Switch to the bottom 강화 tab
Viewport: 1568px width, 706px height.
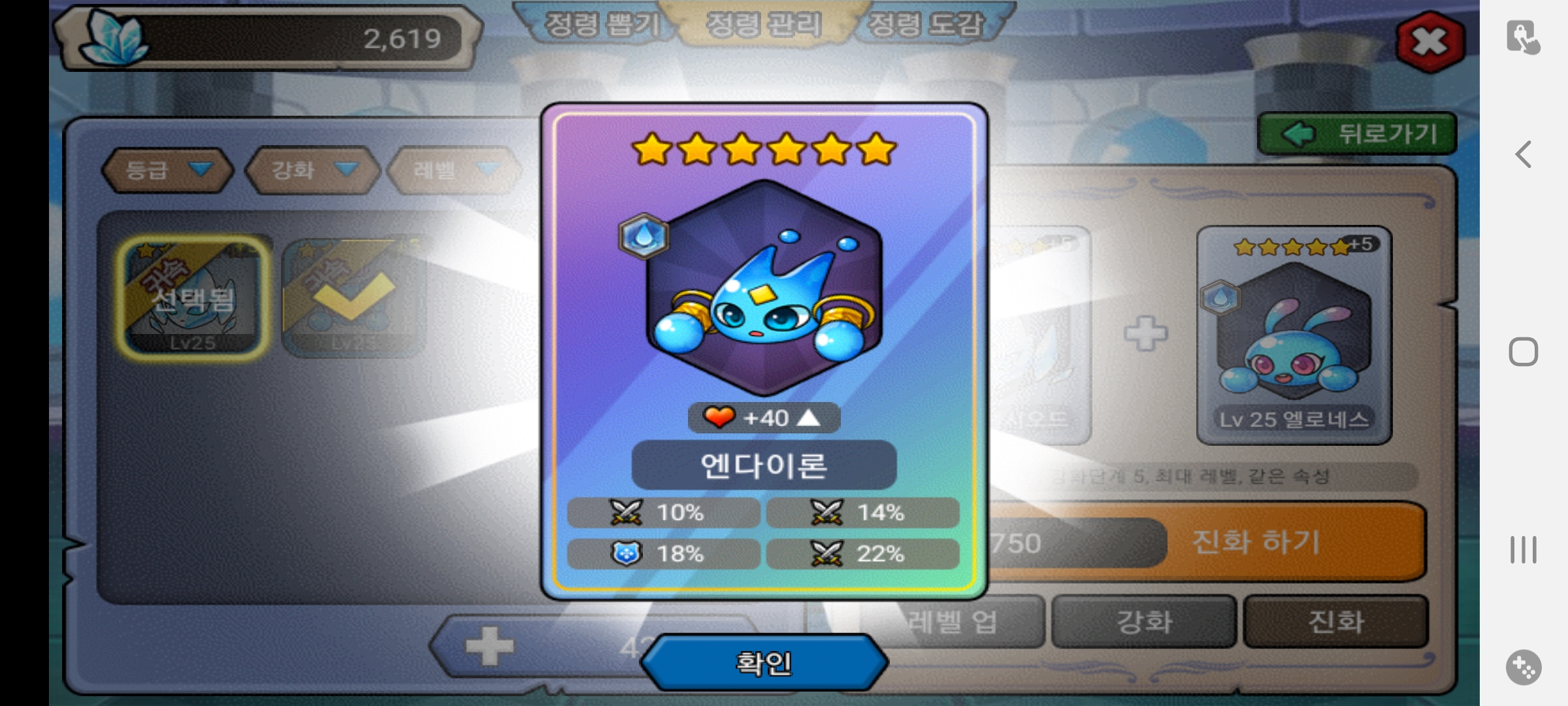pyautogui.click(x=1144, y=622)
